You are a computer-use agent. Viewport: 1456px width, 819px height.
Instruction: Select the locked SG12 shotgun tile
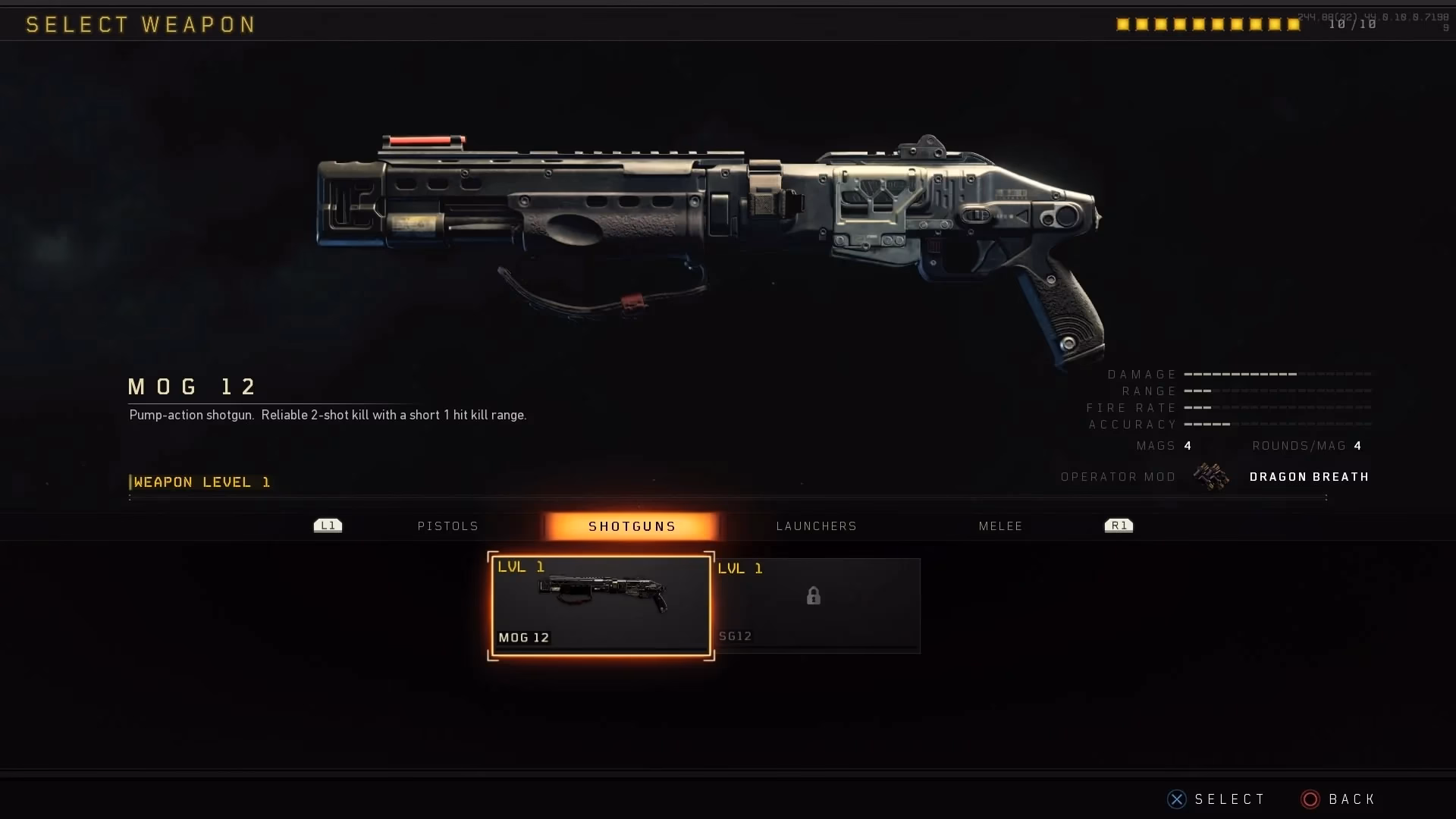pos(819,605)
